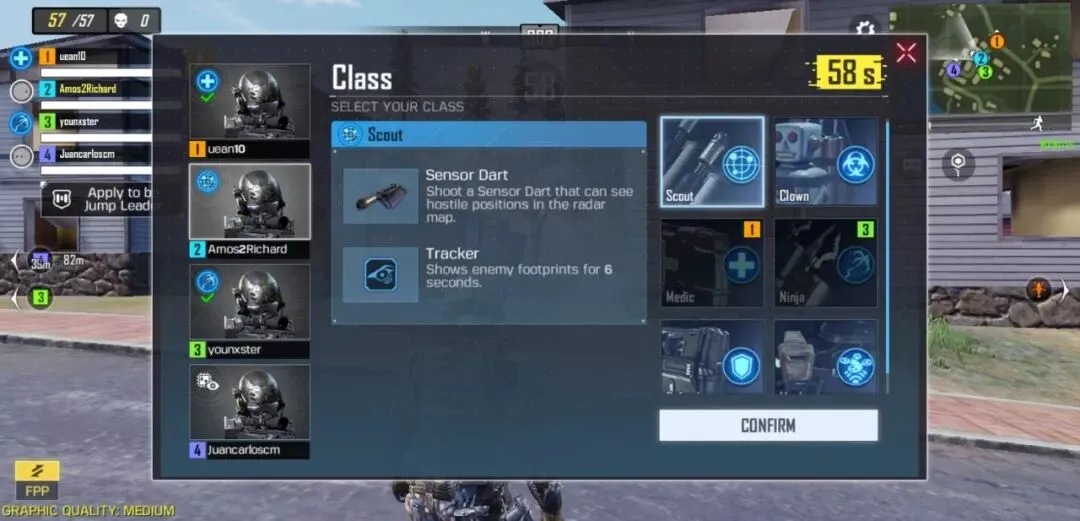
Task: Select Amos2Richard's squad portrait
Action: [250, 203]
